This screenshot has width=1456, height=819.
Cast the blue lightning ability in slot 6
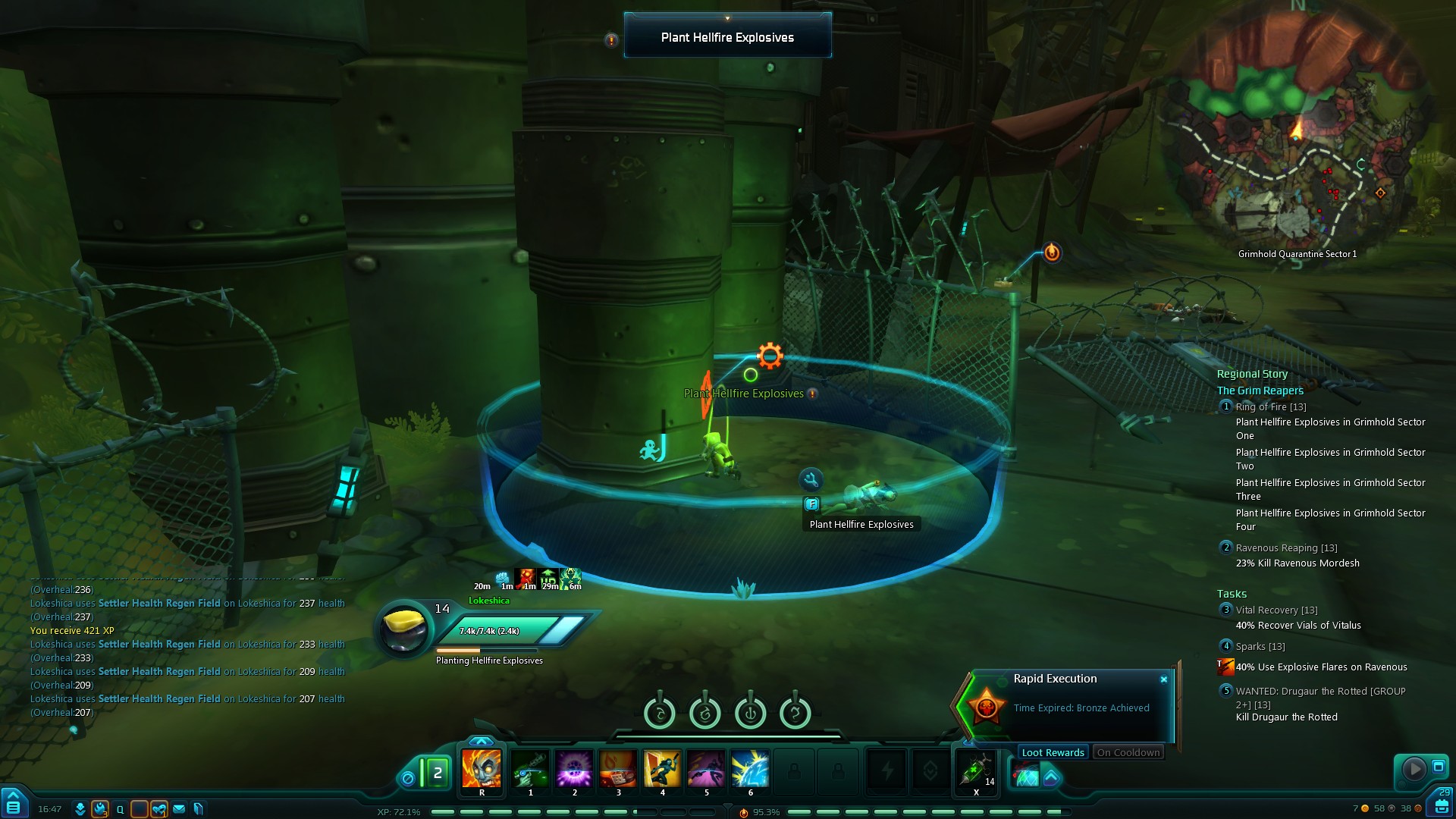[750, 768]
